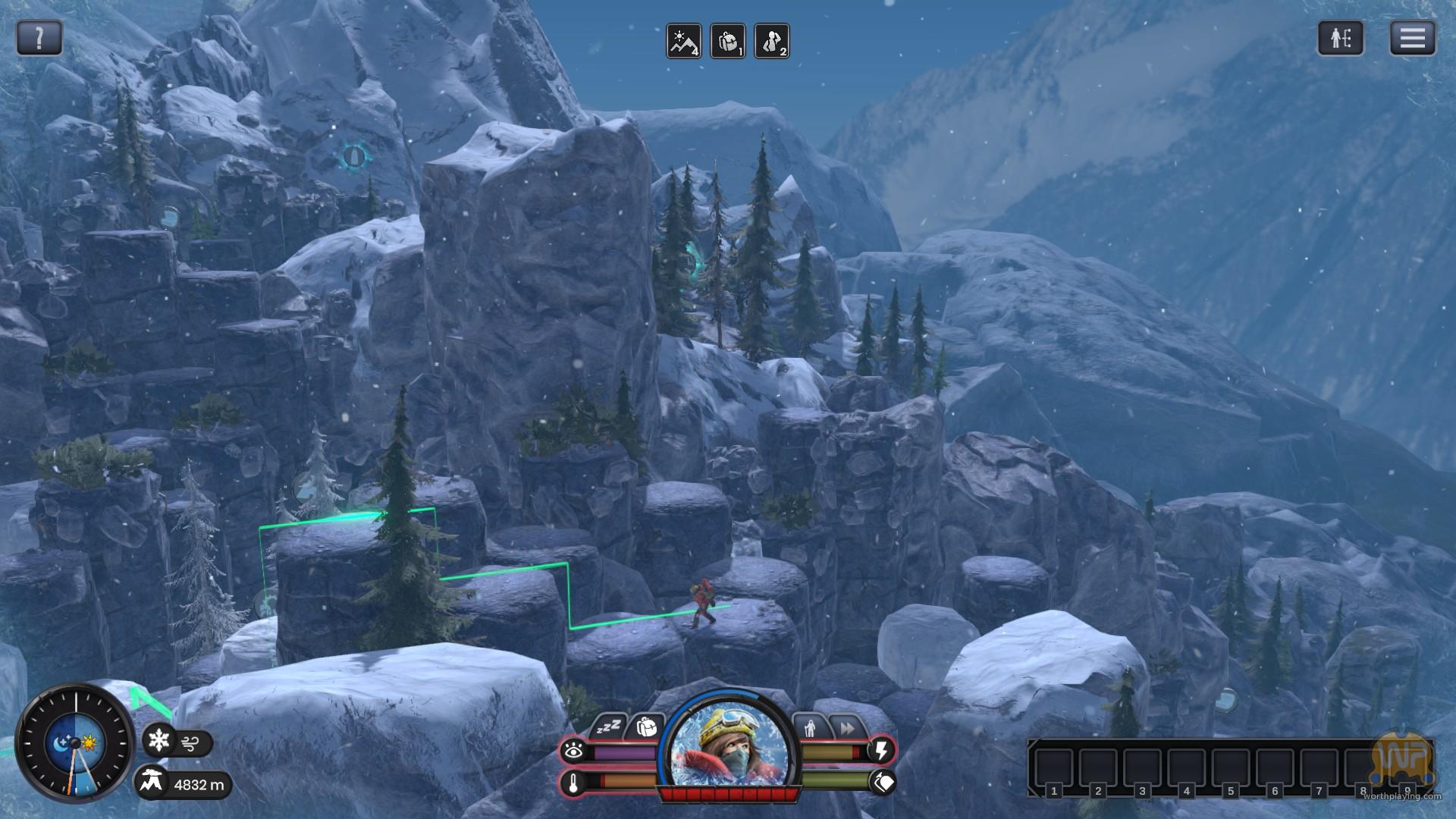
Task: Click the thermometer temperature icon
Action: click(573, 783)
